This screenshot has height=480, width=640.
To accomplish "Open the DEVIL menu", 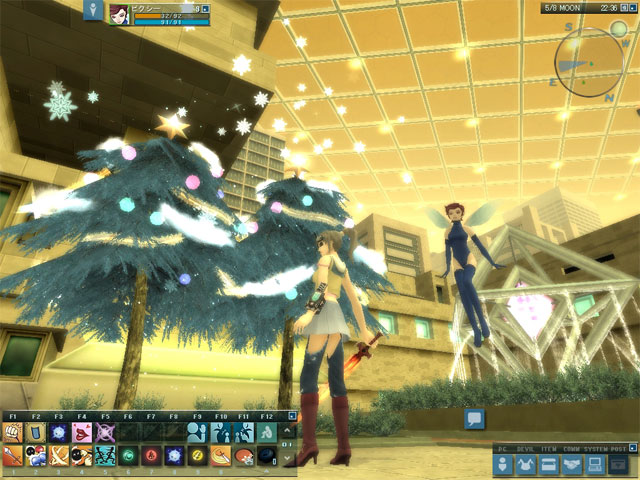I will pyautogui.click(x=526, y=465).
